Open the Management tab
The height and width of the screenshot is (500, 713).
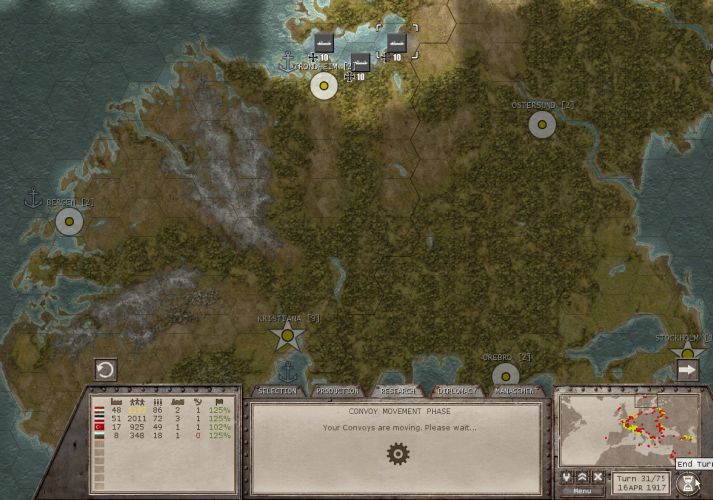pos(516,390)
